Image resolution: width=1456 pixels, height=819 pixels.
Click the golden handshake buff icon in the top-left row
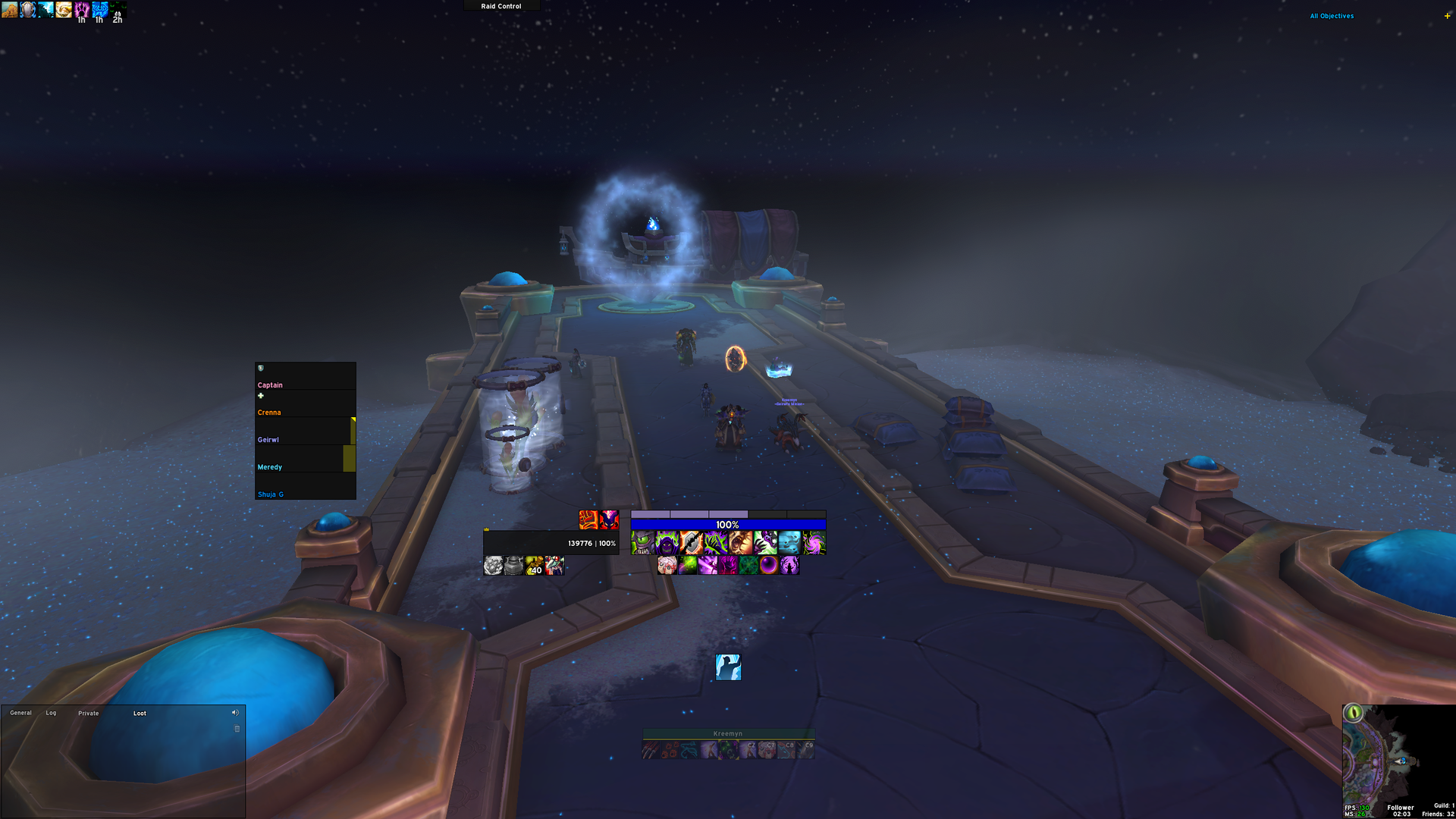click(64, 11)
